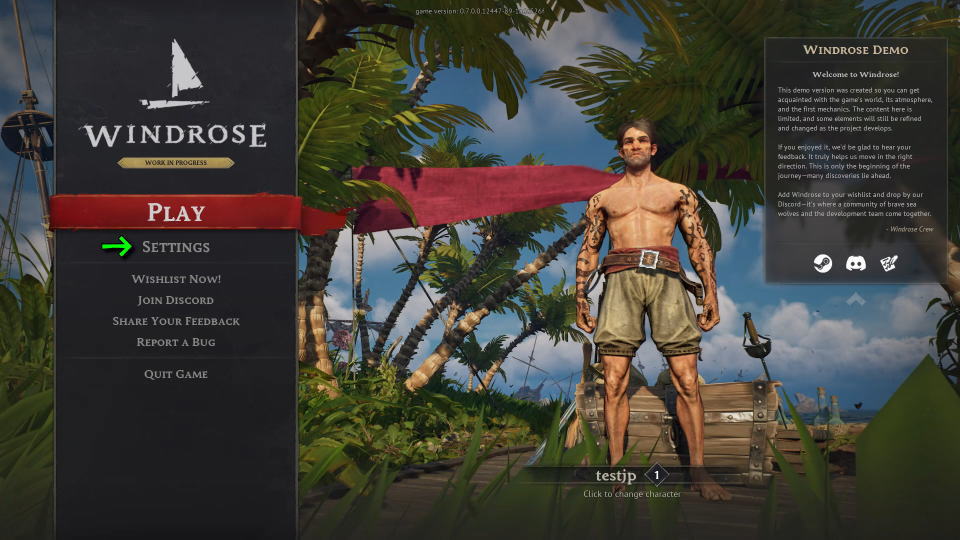Select the Wishlist Now! menu entry
Screen dimensions: 960x540
coord(176,279)
